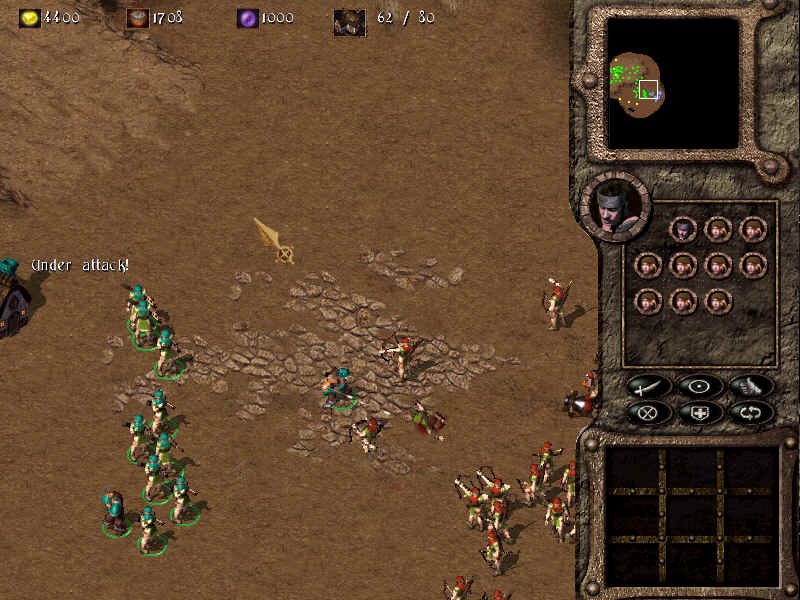Issue the crossed-circle stop command

point(650,411)
